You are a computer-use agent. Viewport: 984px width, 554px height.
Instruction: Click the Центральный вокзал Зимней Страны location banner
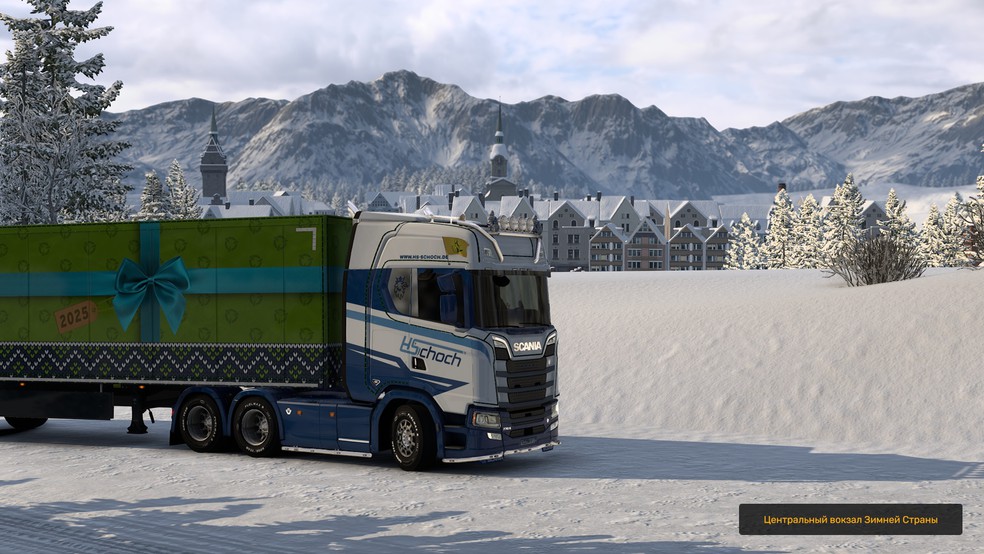(850, 519)
